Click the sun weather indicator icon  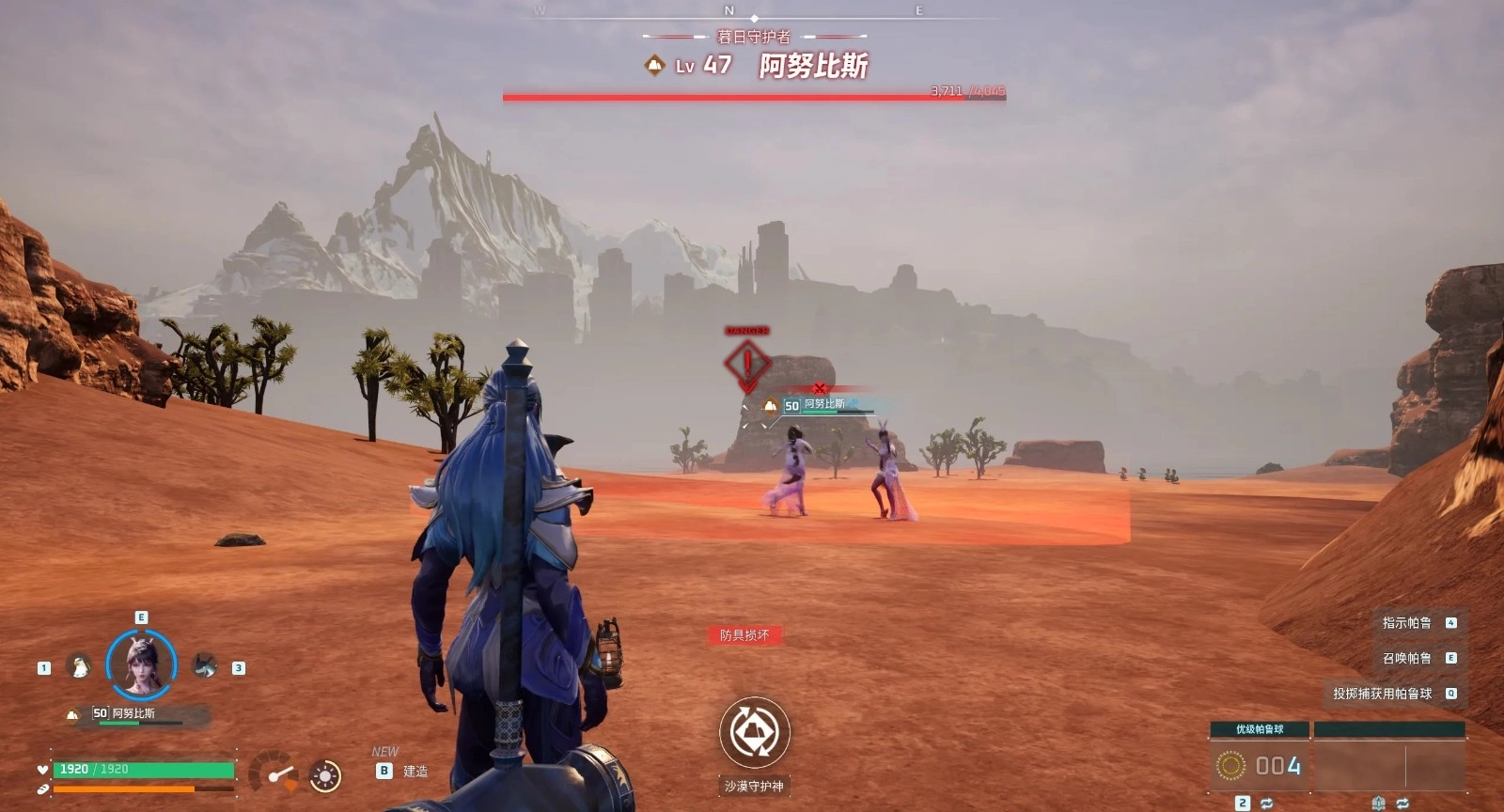click(325, 774)
